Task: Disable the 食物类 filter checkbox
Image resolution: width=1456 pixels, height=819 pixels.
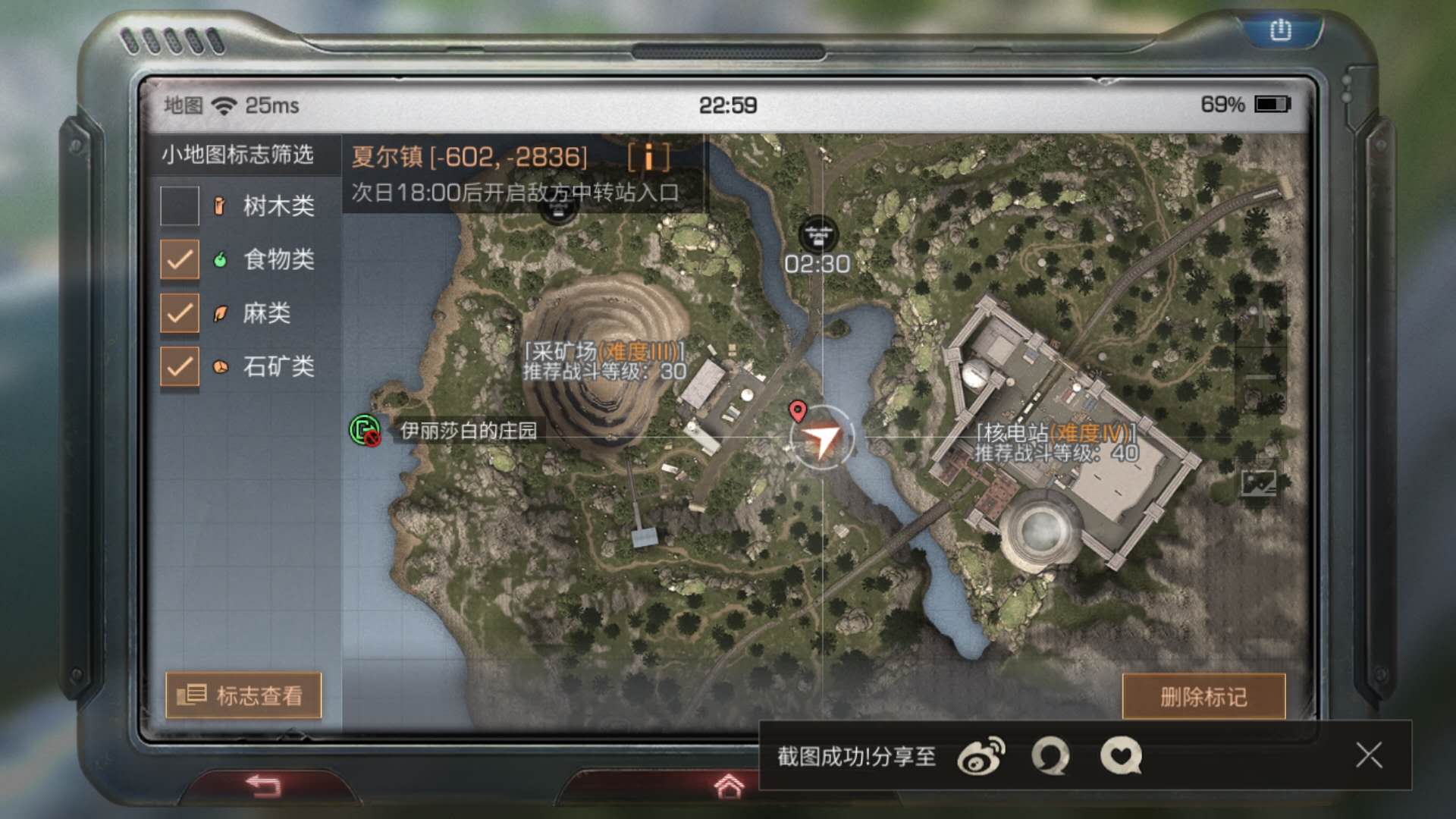Action: 180,260
